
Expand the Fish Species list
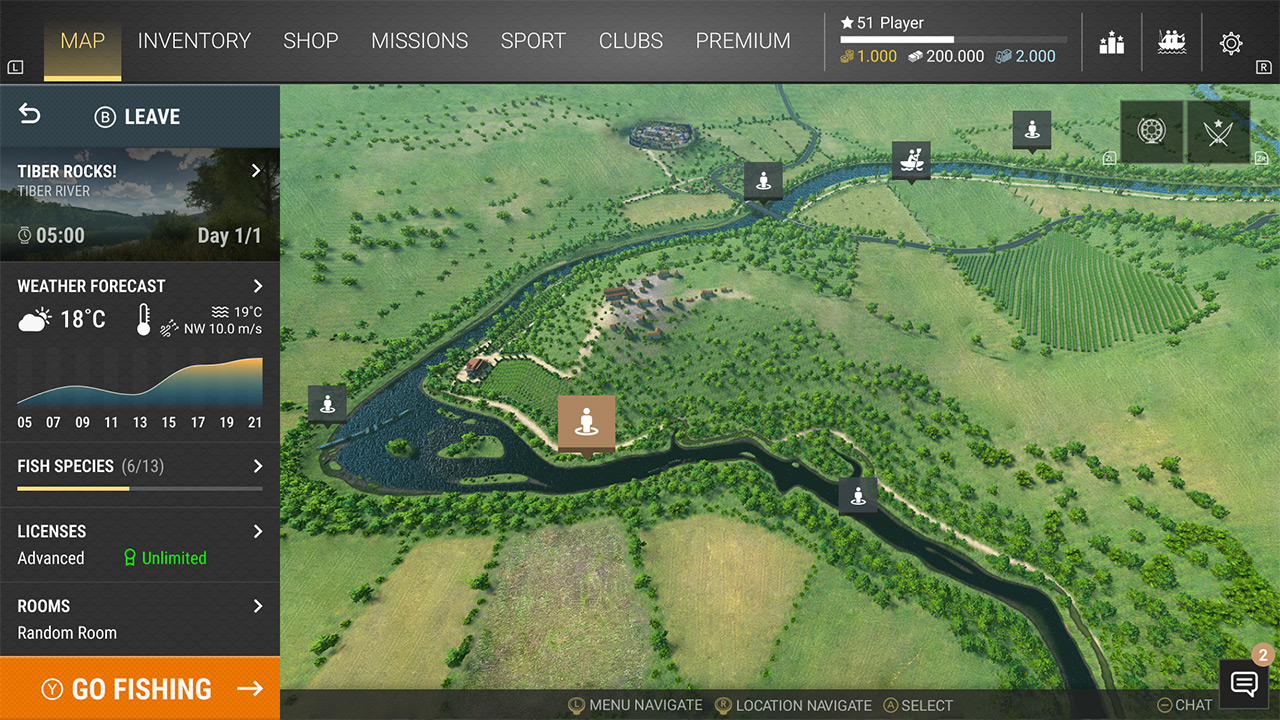257,466
